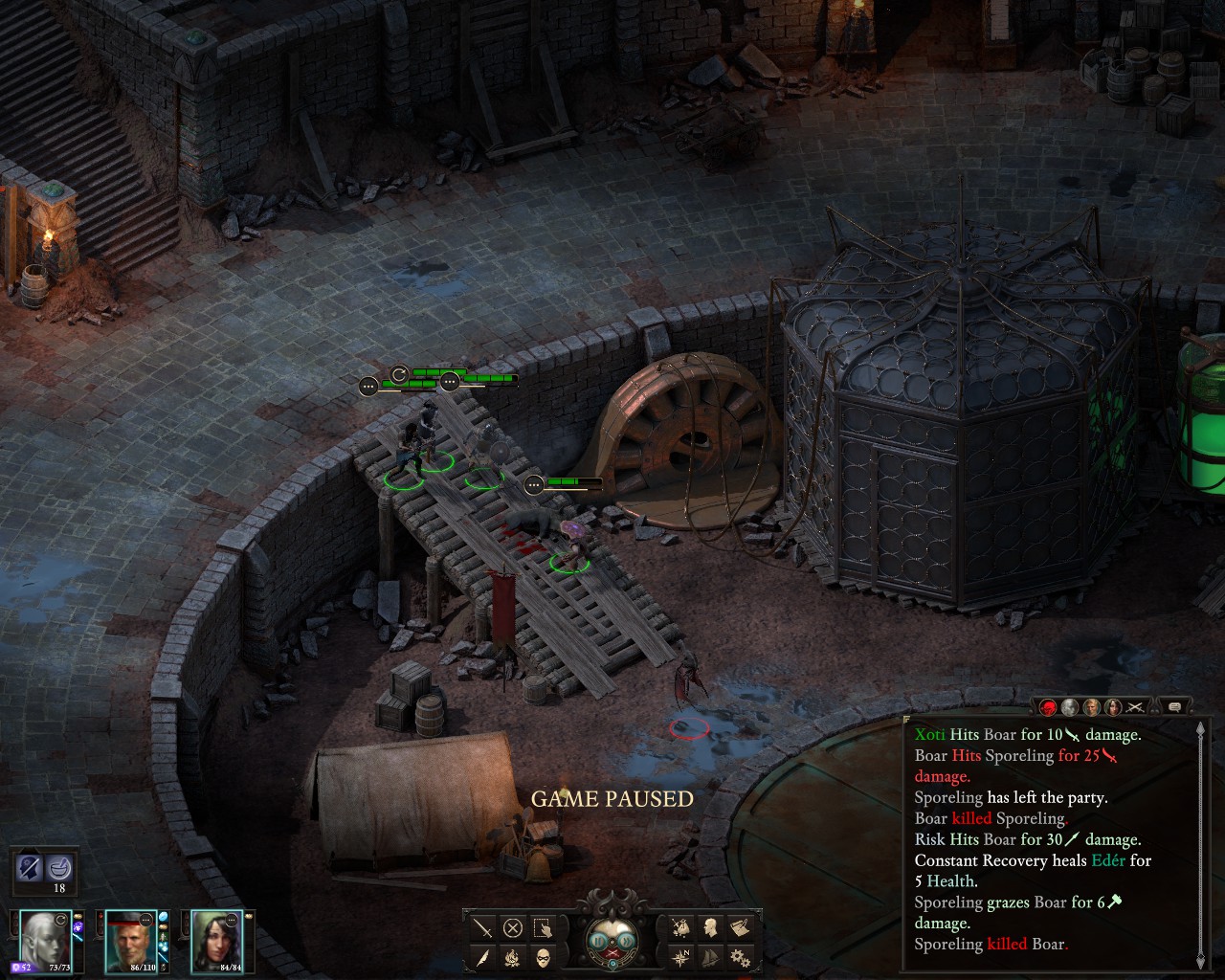Open the inventory loot bag button
This screenshot has height=980, width=1225.
(x=680, y=927)
